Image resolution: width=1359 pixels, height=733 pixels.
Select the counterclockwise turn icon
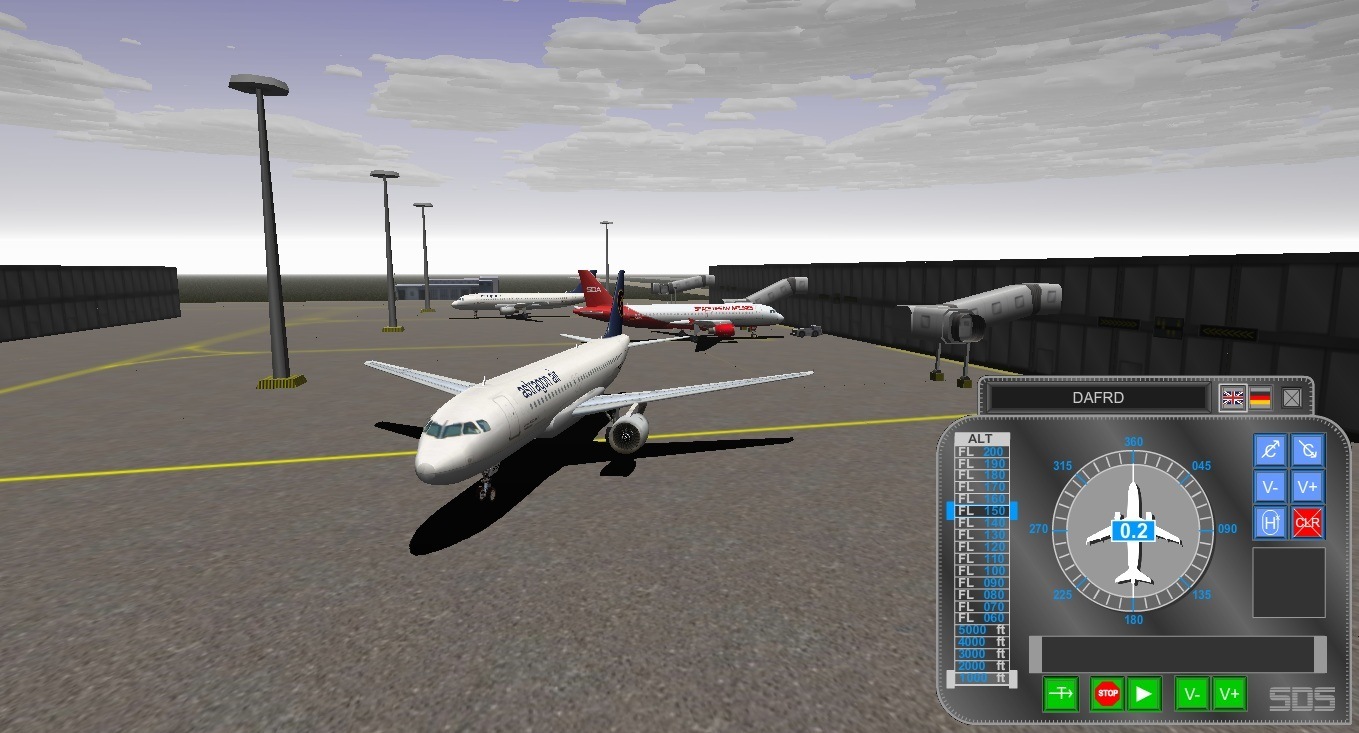coord(1269,450)
